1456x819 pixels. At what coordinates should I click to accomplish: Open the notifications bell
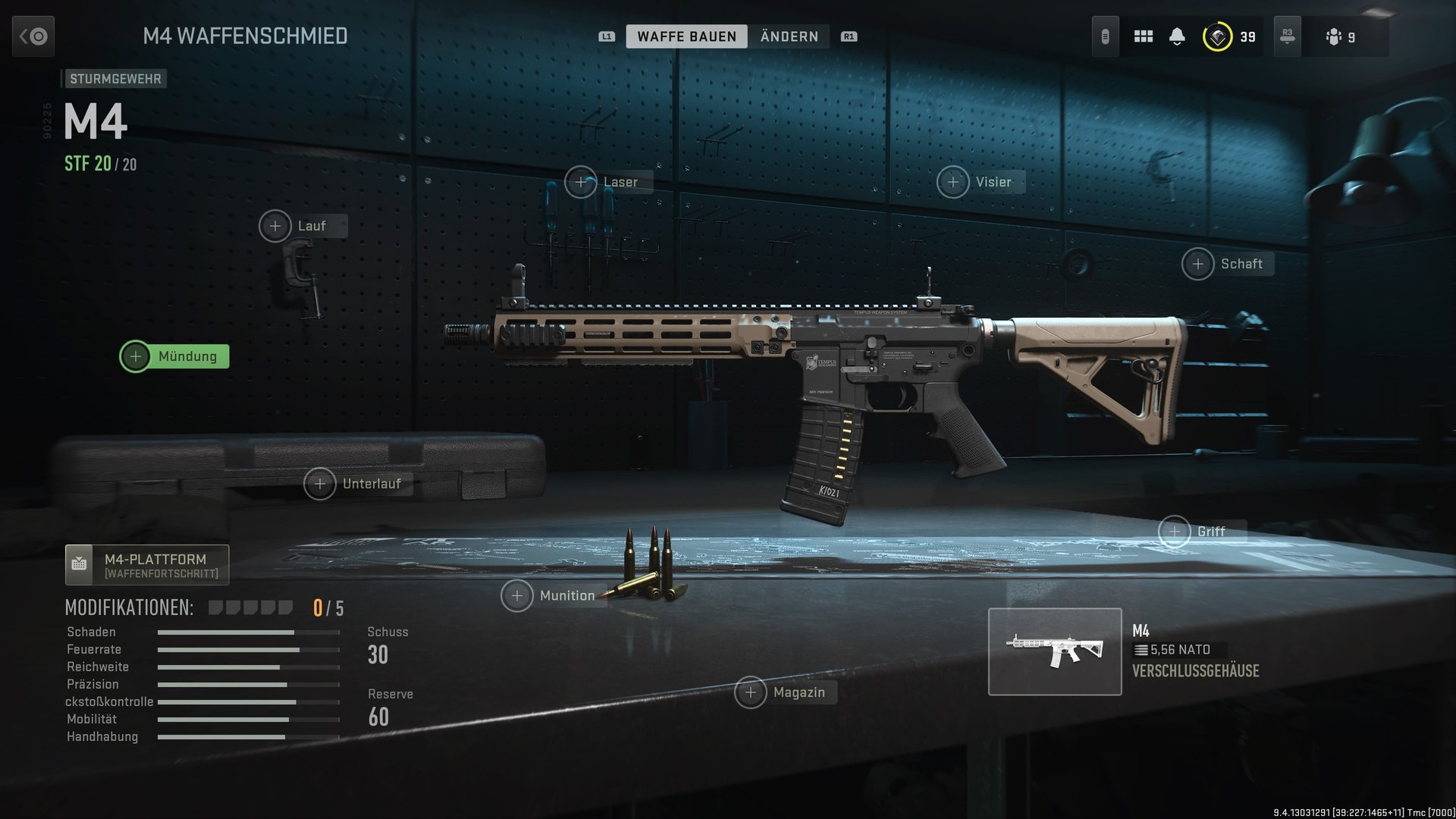click(x=1178, y=36)
